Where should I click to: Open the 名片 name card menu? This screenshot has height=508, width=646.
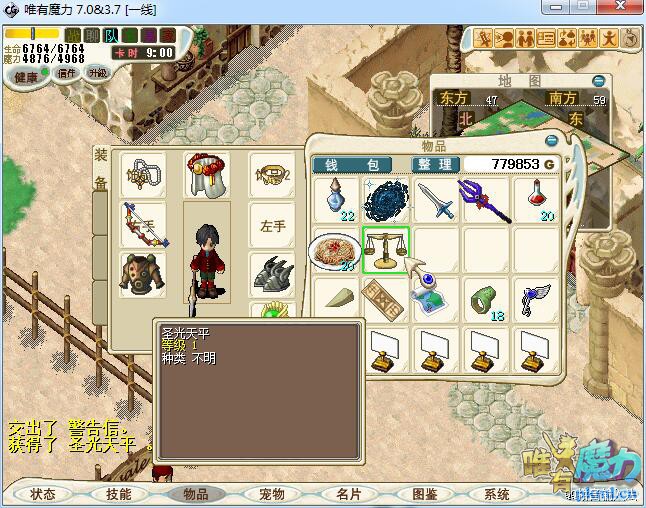(348, 494)
